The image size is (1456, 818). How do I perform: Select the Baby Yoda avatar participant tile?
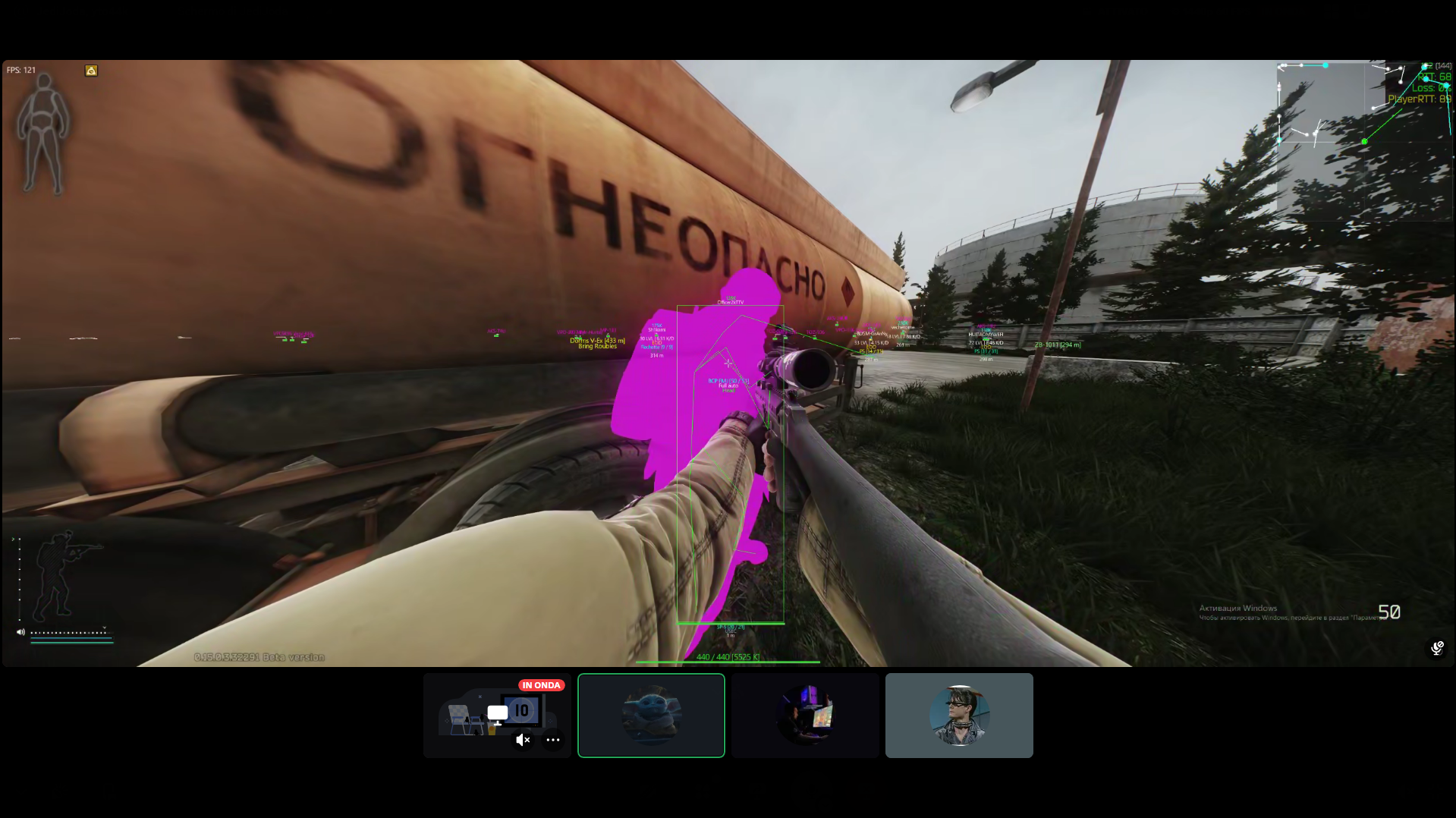click(651, 715)
